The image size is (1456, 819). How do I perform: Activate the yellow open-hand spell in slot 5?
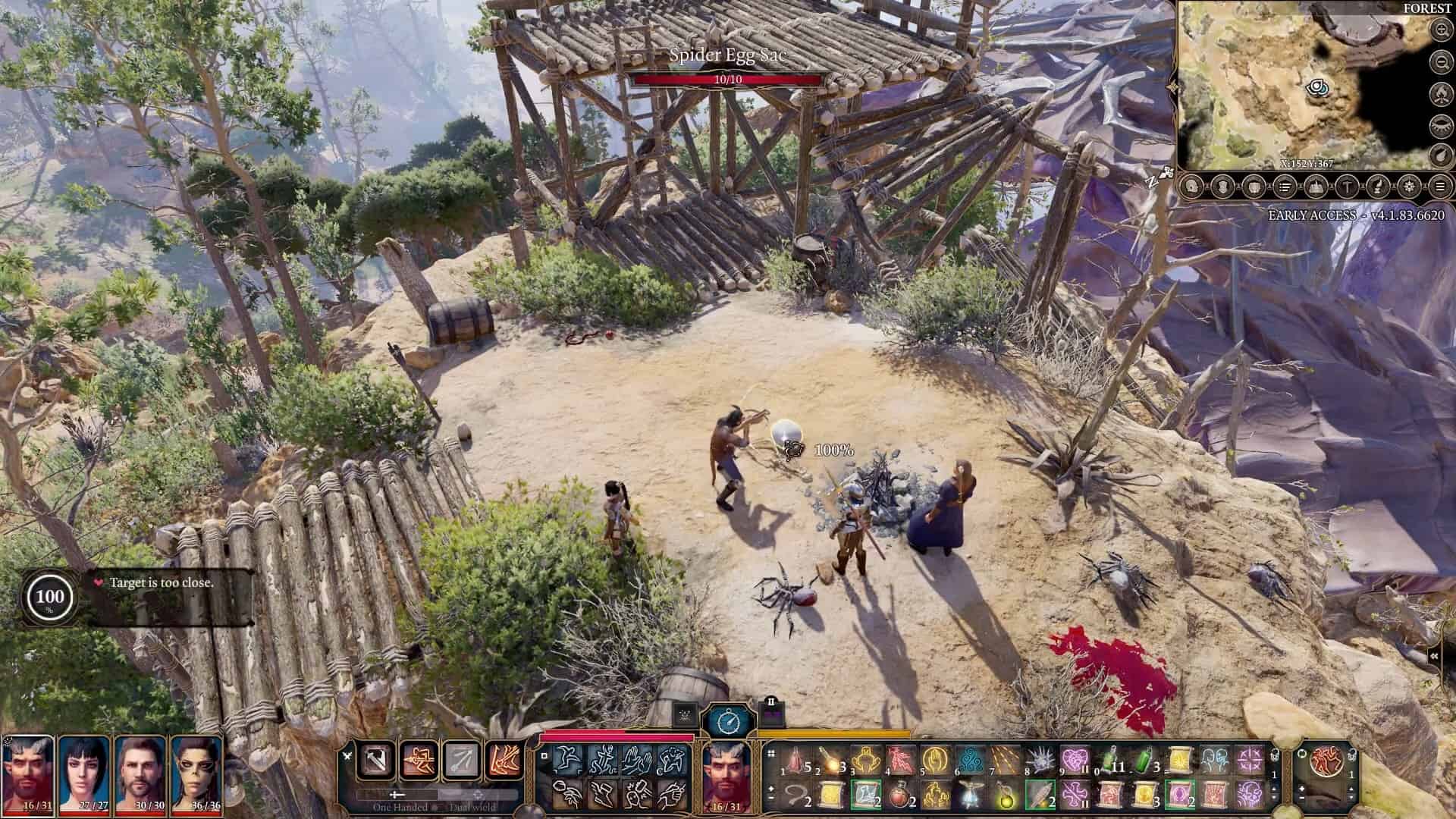pyautogui.click(x=936, y=759)
